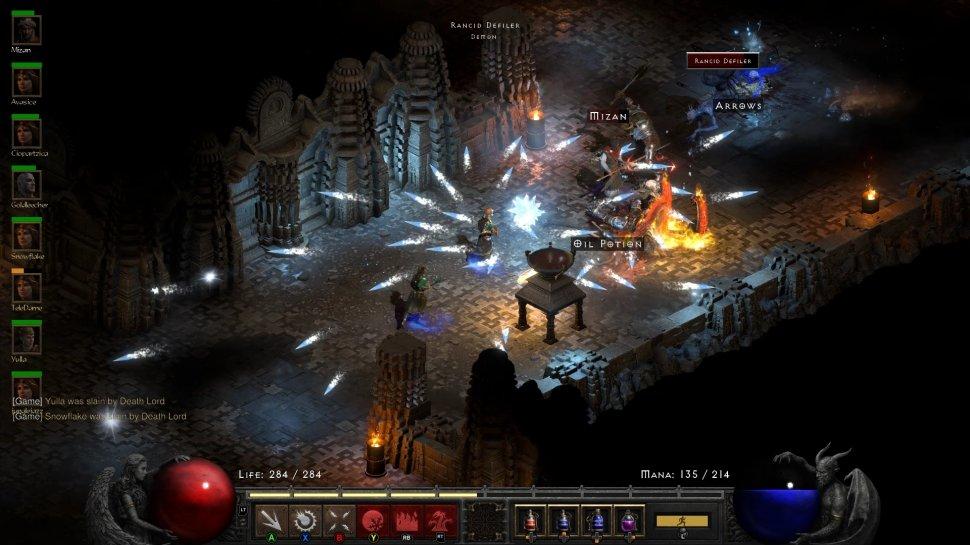
Task: Use the red healing potion in belt
Action: point(530,521)
